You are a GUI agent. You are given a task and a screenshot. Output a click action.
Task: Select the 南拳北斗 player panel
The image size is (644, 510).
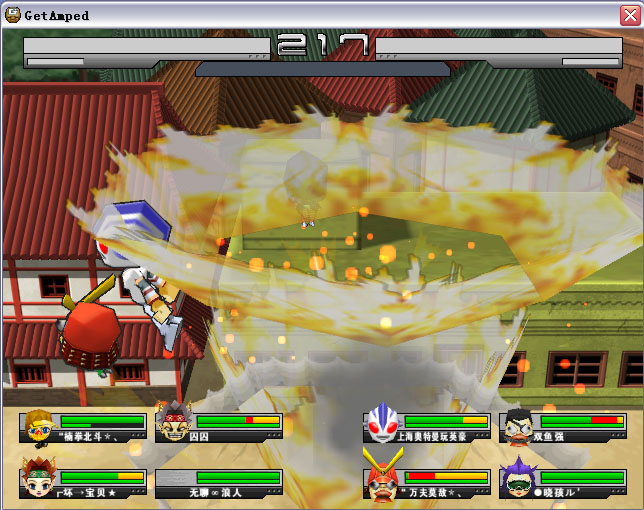(83, 427)
